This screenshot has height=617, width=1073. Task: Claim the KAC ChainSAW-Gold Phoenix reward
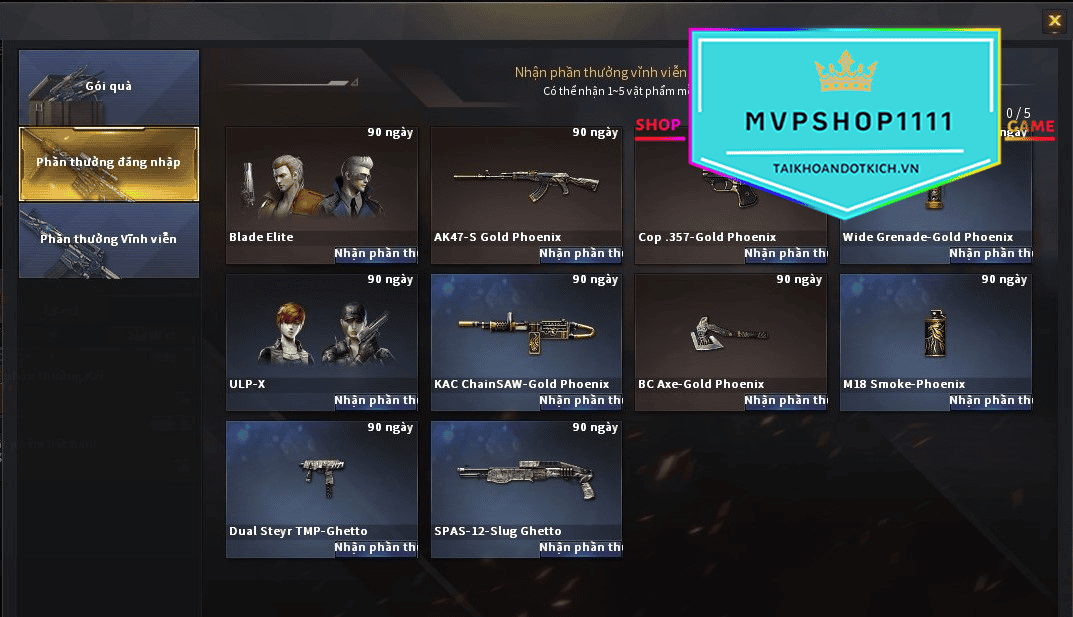tap(579, 401)
